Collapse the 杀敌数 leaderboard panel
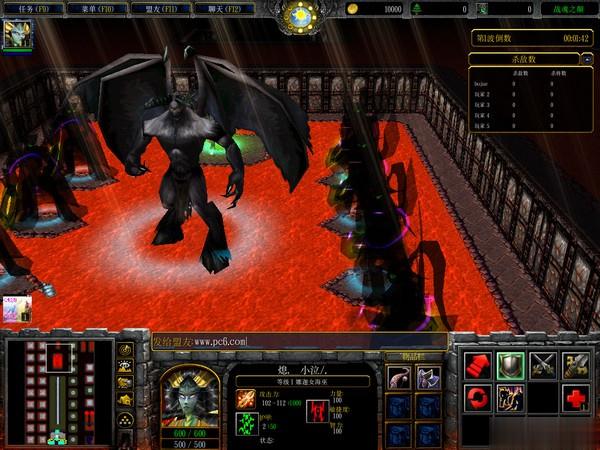The image size is (600, 450). point(586,60)
